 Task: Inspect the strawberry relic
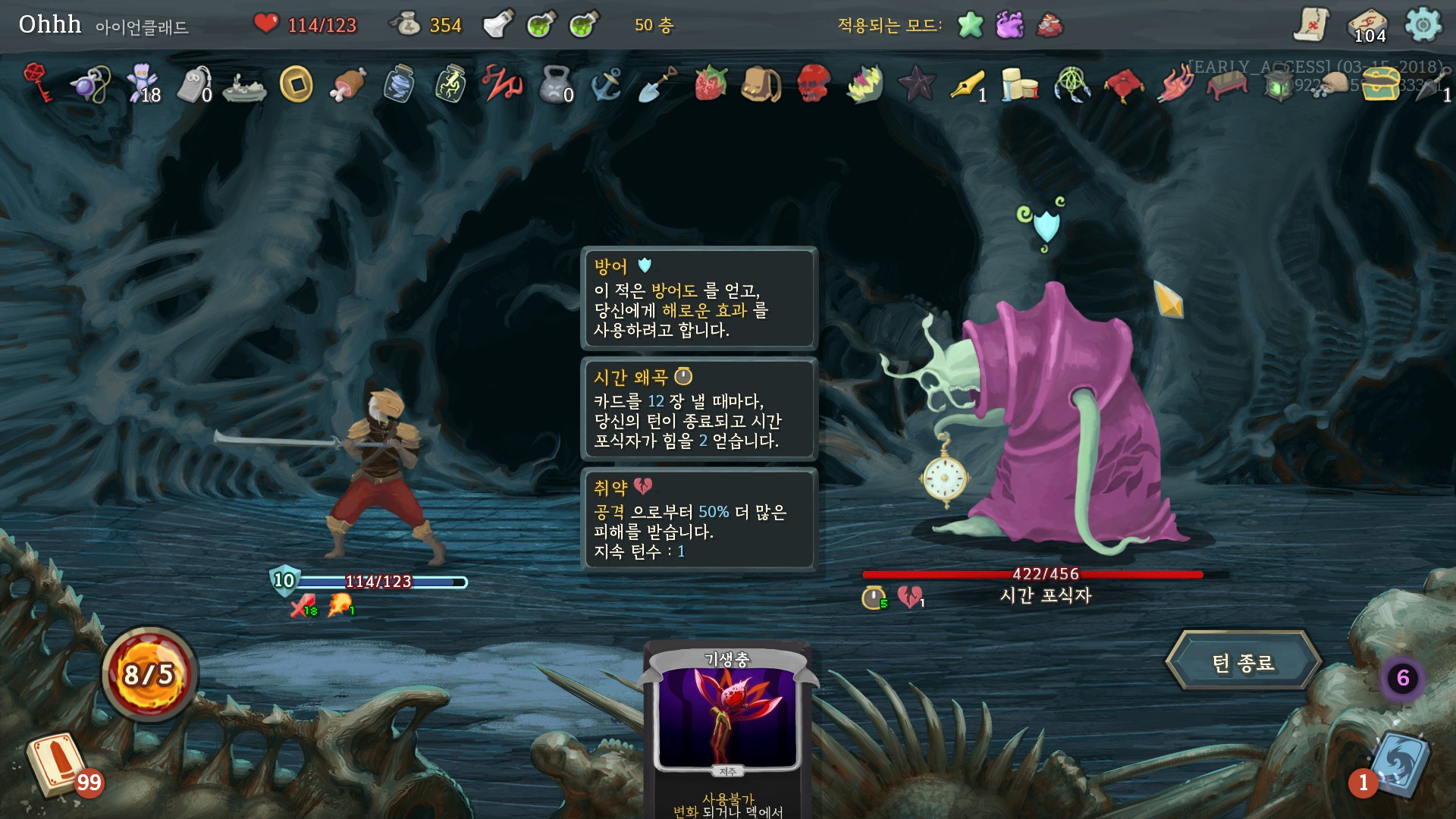click(711, 83)
